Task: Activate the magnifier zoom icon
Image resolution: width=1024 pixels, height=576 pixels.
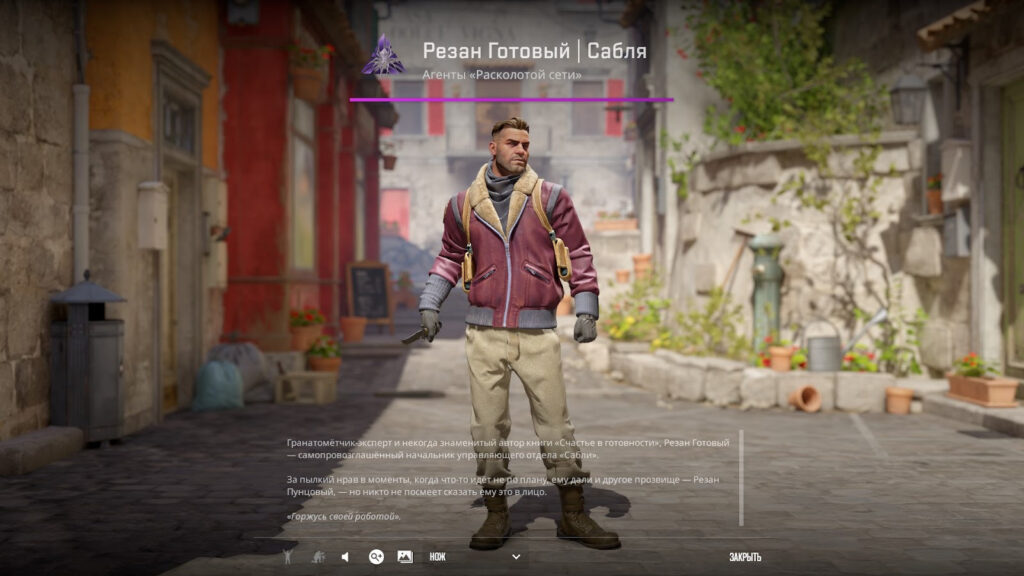Action: (376, 557)
